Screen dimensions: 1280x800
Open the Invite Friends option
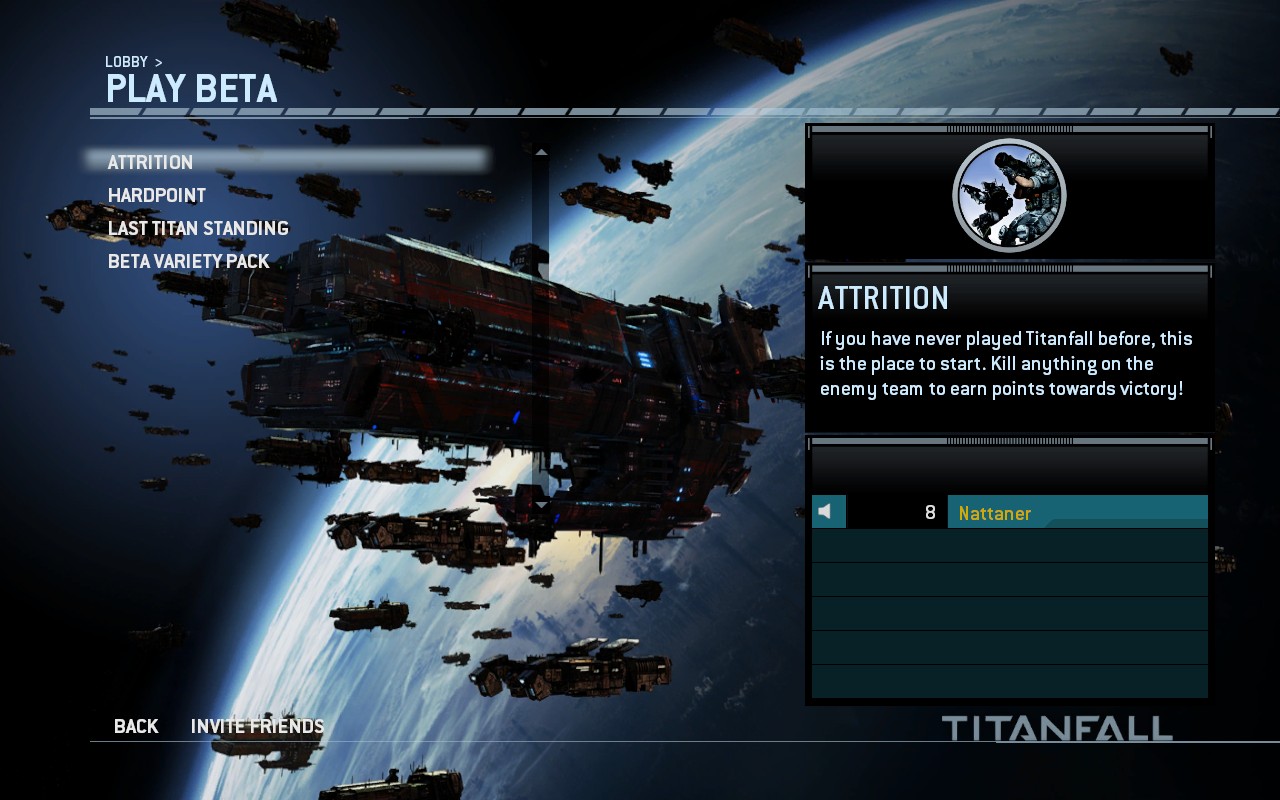click(257, 726)
